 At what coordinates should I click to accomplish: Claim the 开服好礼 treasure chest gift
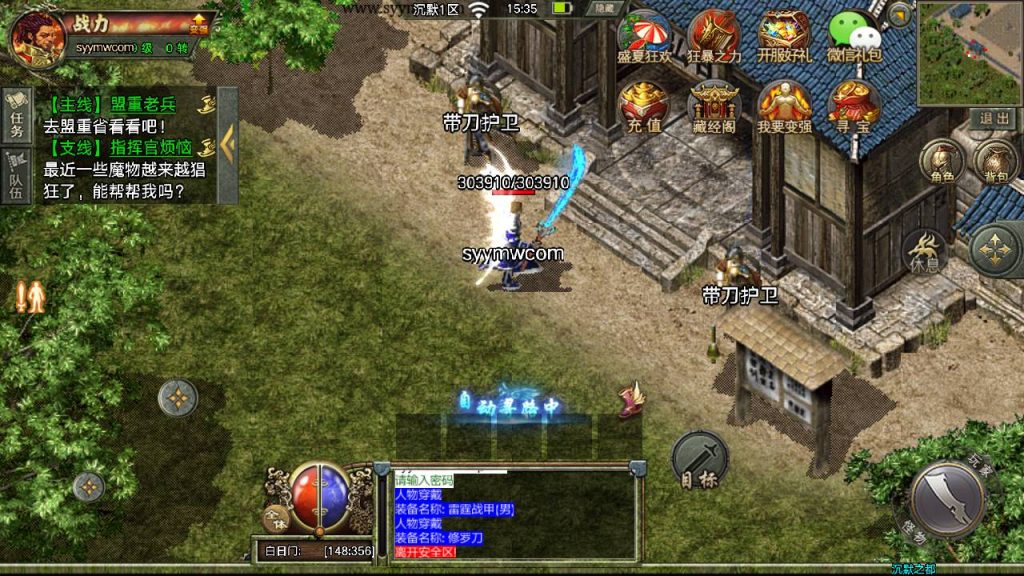point(783,37)
